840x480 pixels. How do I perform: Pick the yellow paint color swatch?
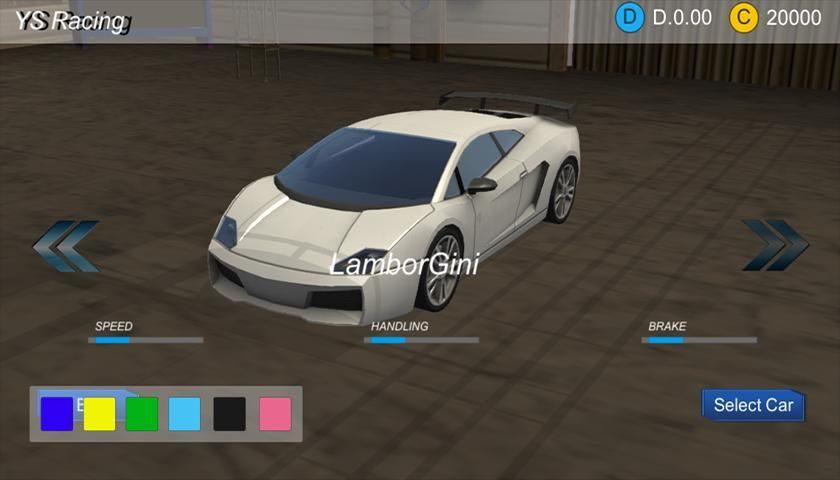[100, 414]
